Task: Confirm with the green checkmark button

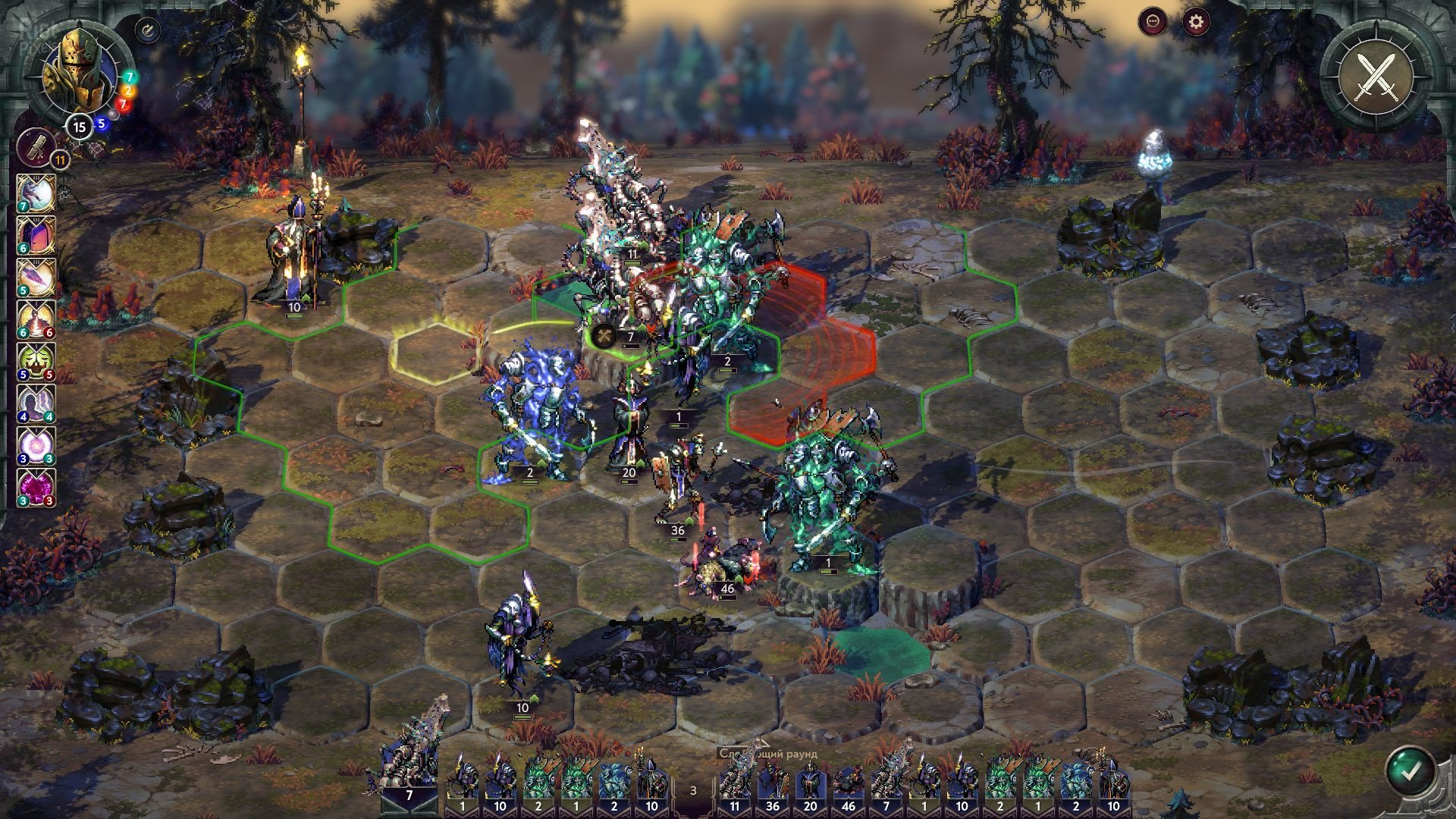Action: point(1410,772)
